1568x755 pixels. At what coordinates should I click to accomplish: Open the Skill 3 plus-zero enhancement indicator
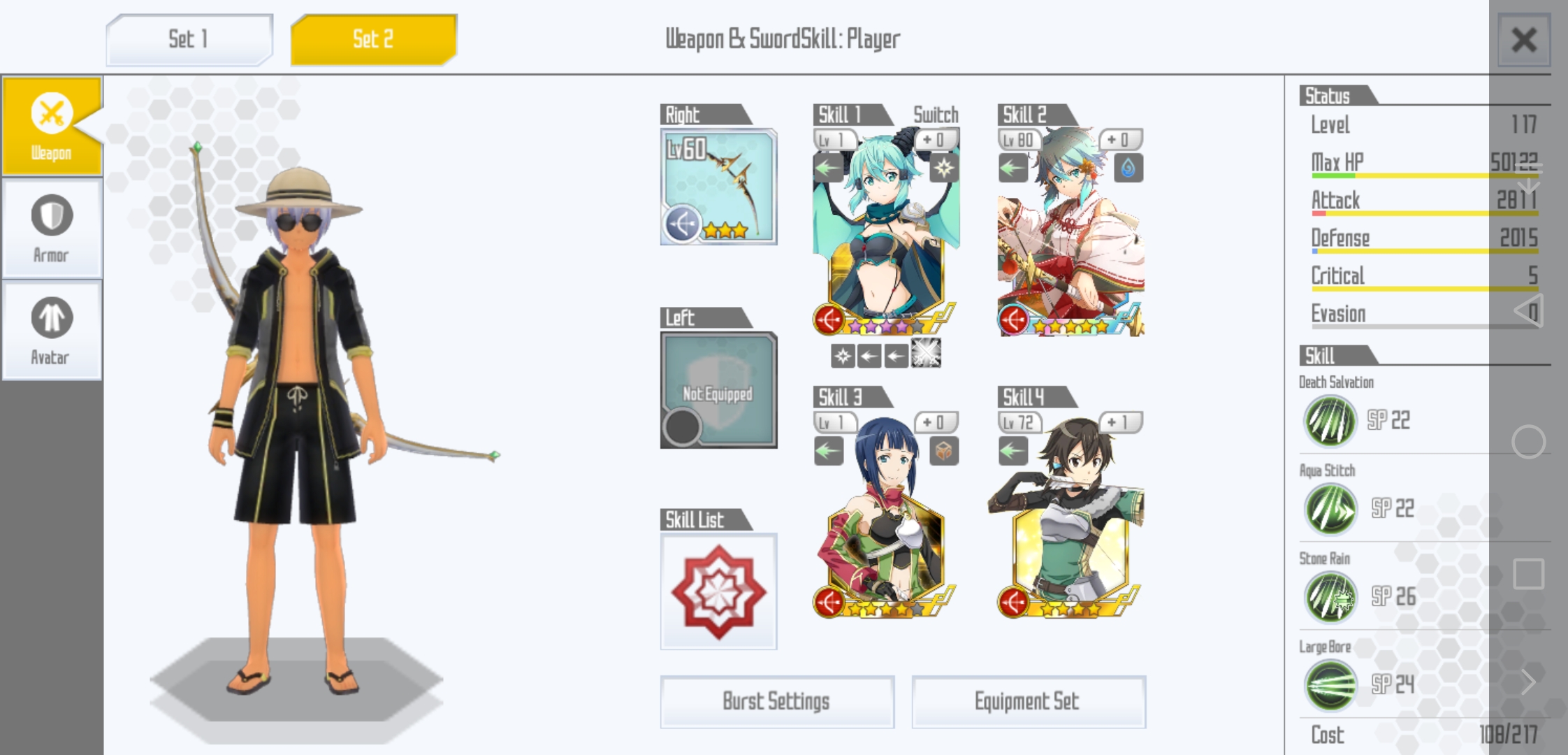coord(936,423)
